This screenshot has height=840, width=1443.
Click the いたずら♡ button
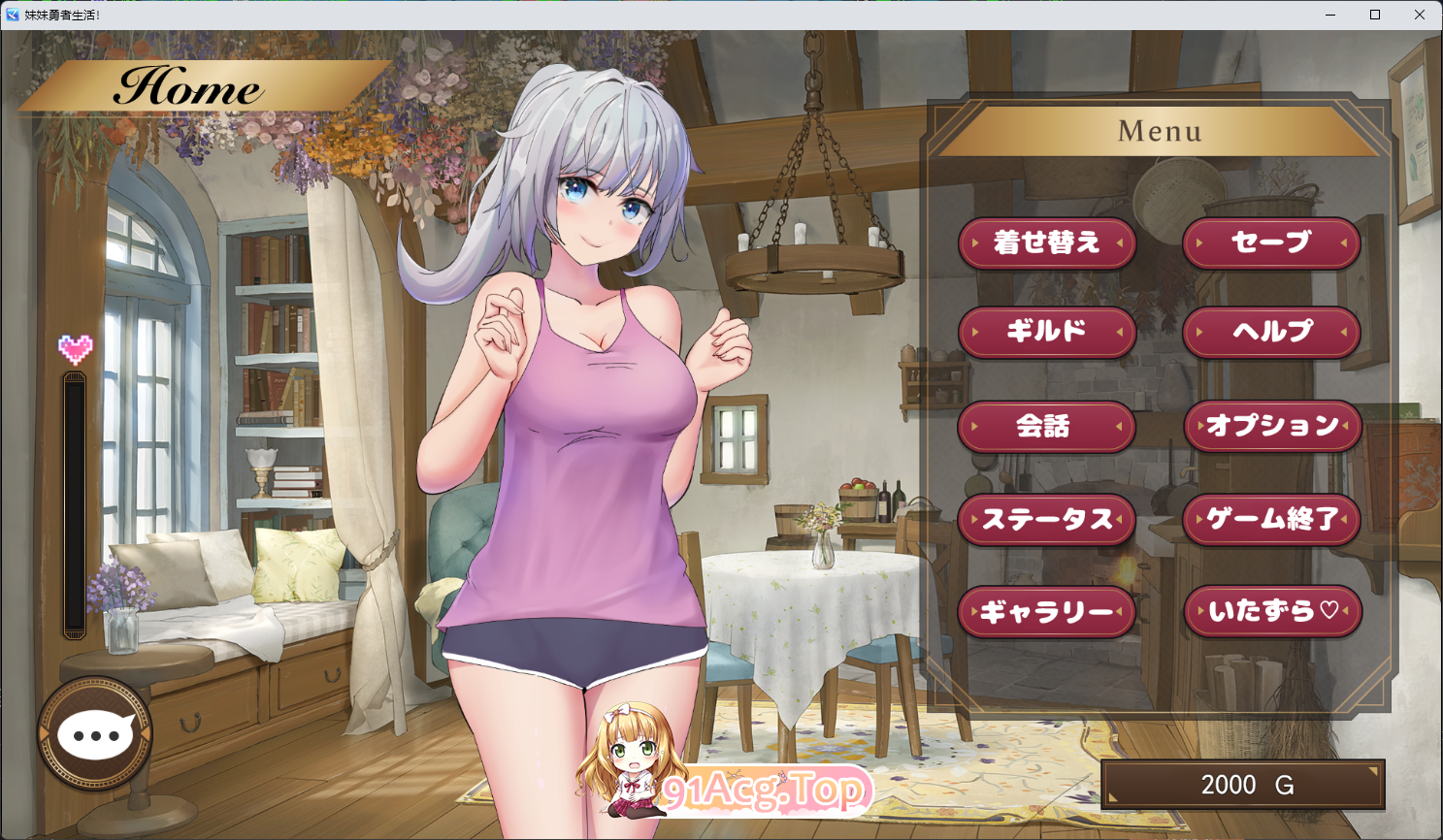1272,611
